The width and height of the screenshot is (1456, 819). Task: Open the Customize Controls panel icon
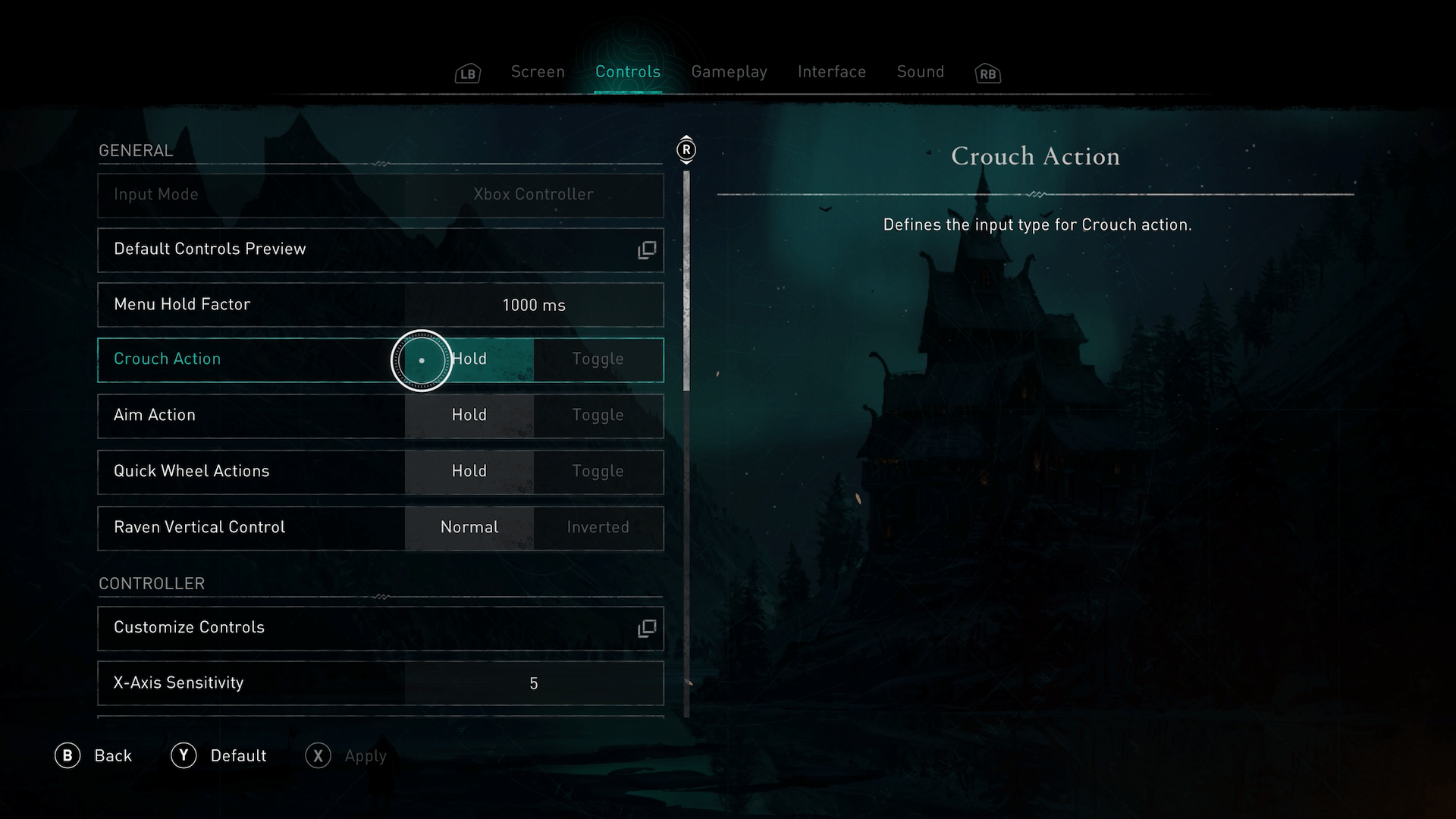[x=645, y=628]
